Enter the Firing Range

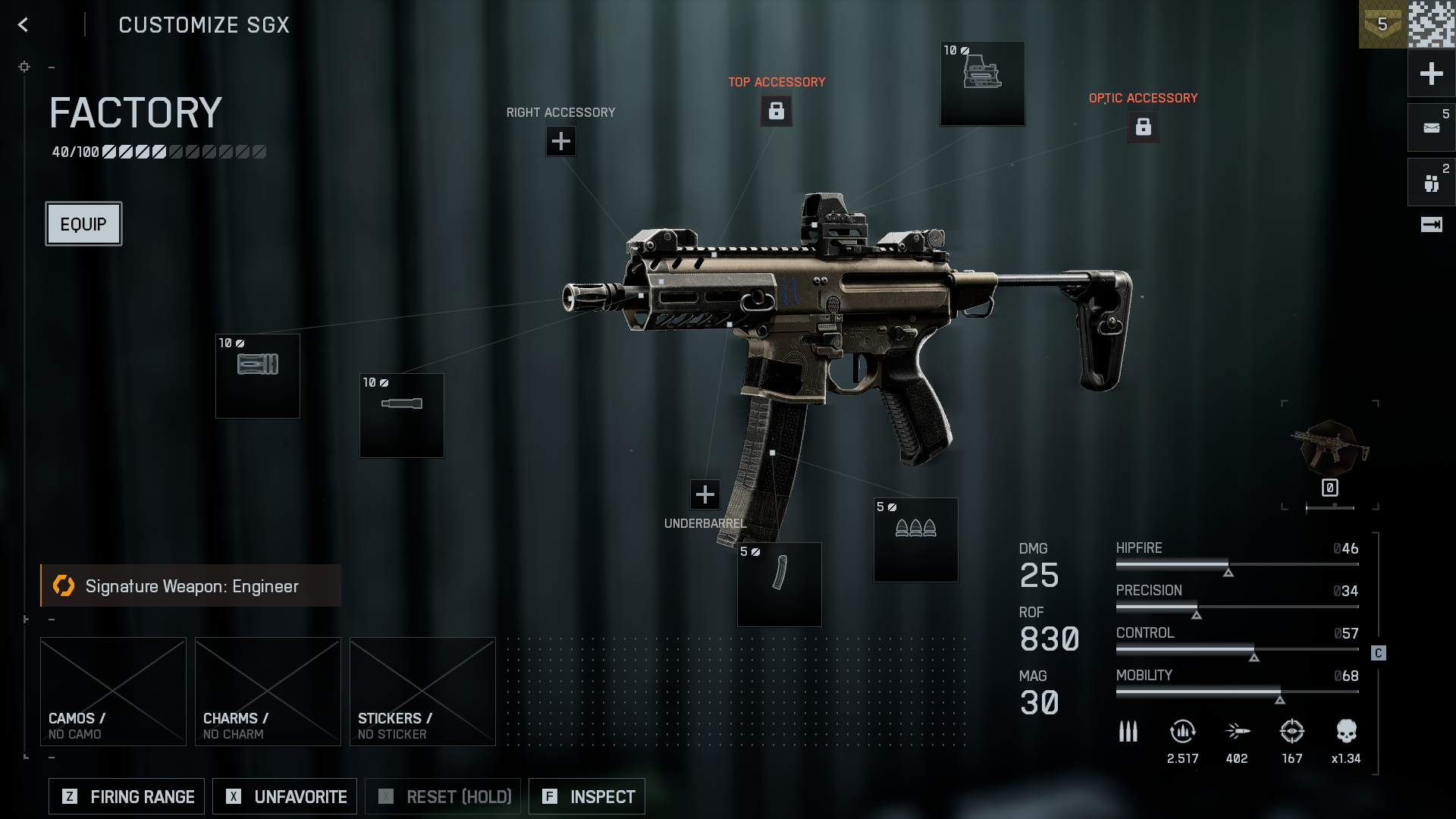click(127, 796)
